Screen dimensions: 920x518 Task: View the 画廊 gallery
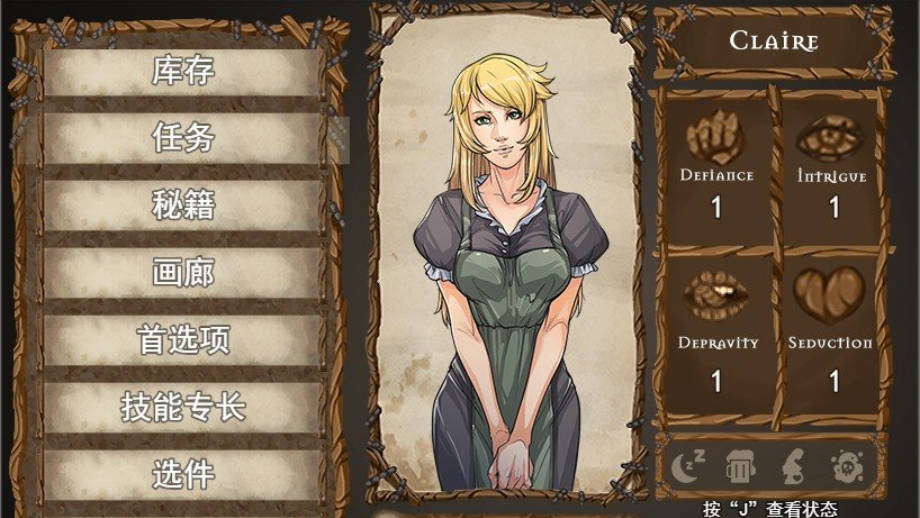183,272
